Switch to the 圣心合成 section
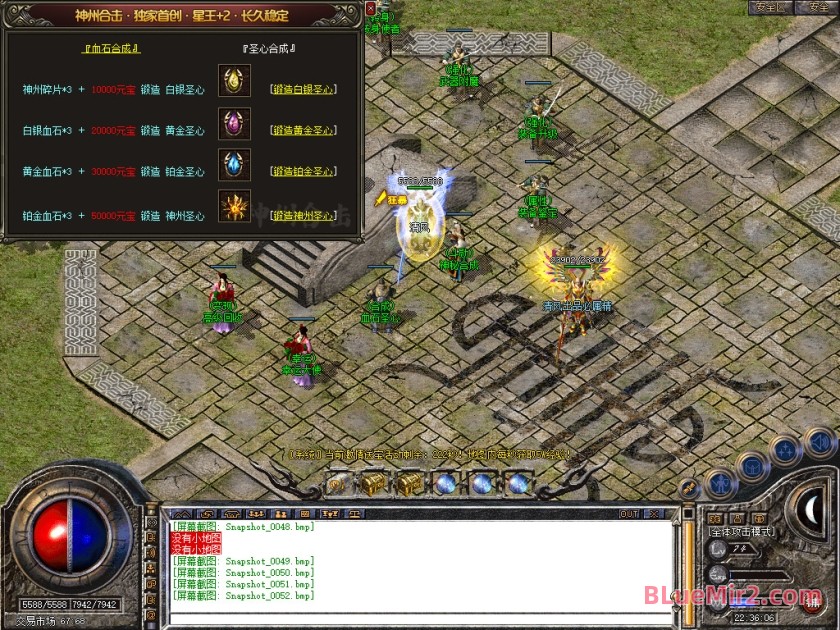Viewport: 840px width, 630px height. click(270, 48)
